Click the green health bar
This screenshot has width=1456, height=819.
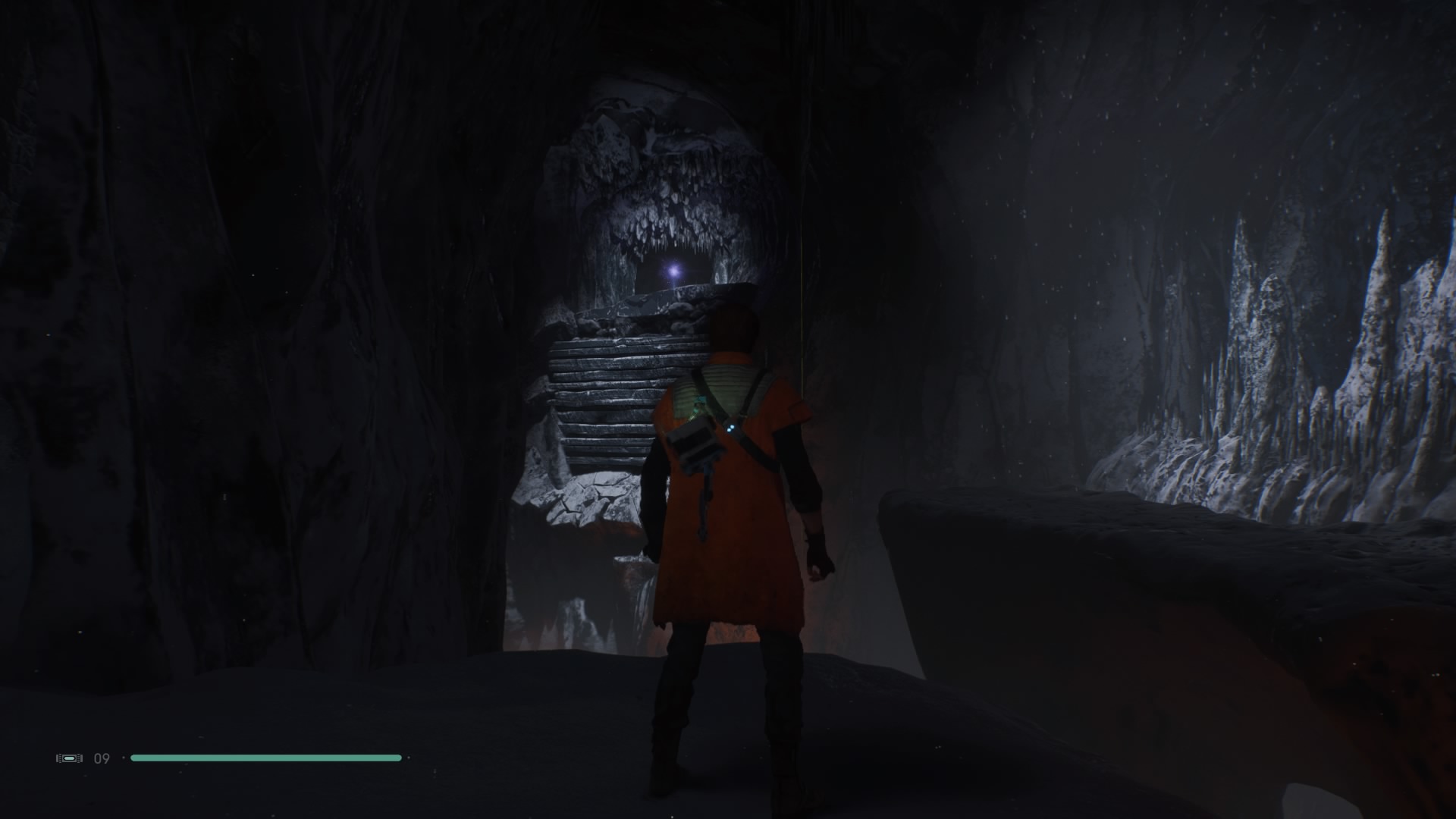coord(265,757)
